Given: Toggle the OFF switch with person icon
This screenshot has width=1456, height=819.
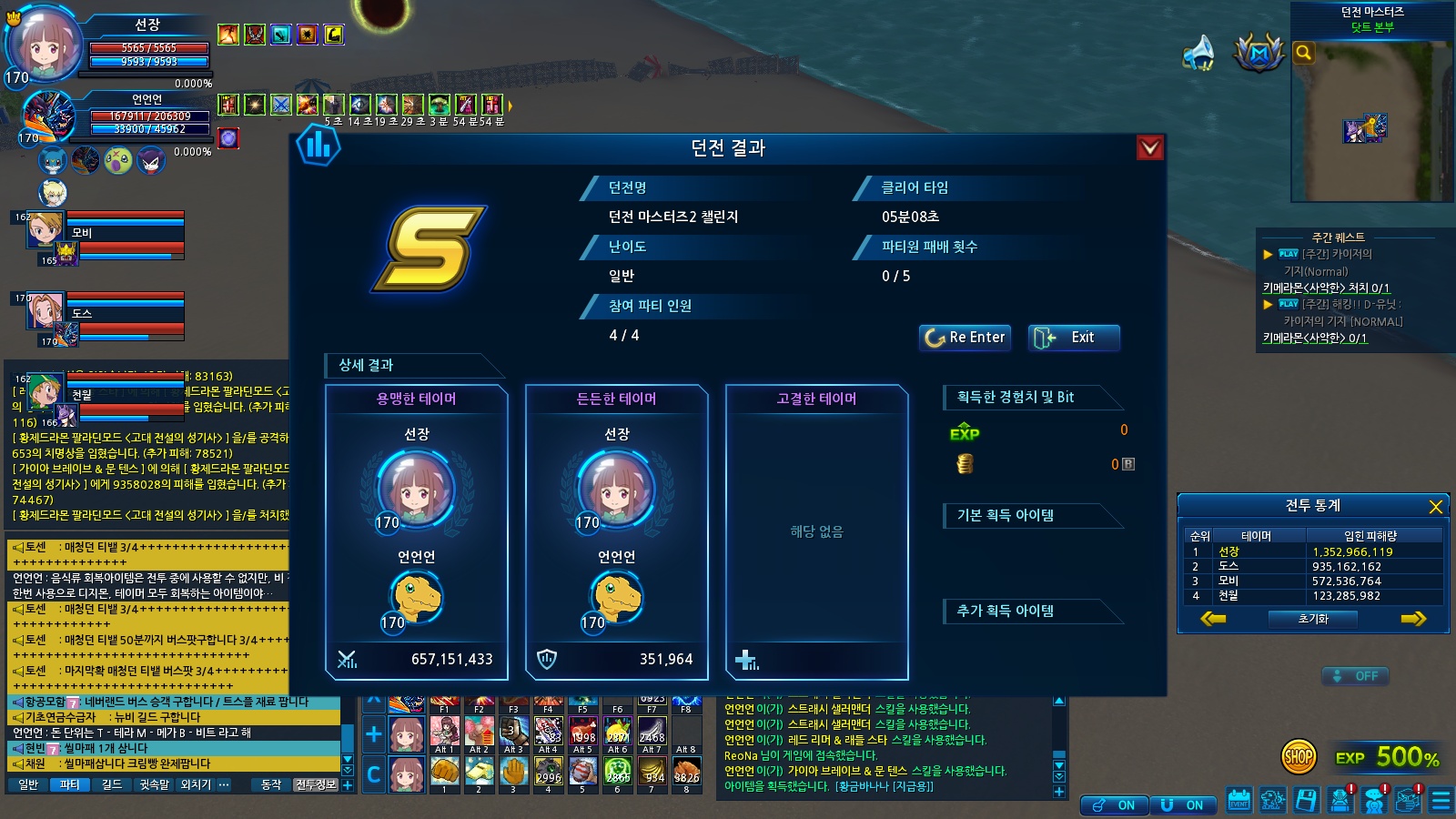Looking at the screenshot, I should (x=1355, y=676).
